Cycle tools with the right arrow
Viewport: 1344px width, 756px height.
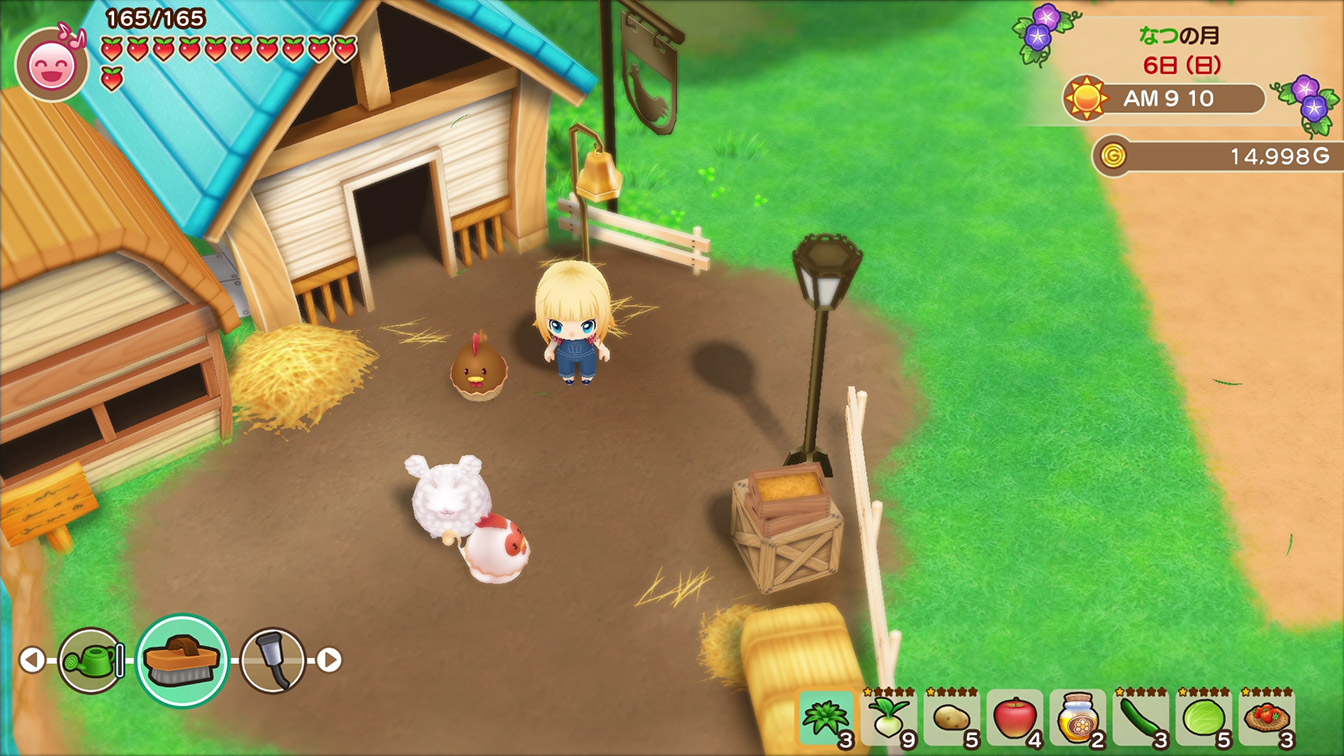(329, 660)
